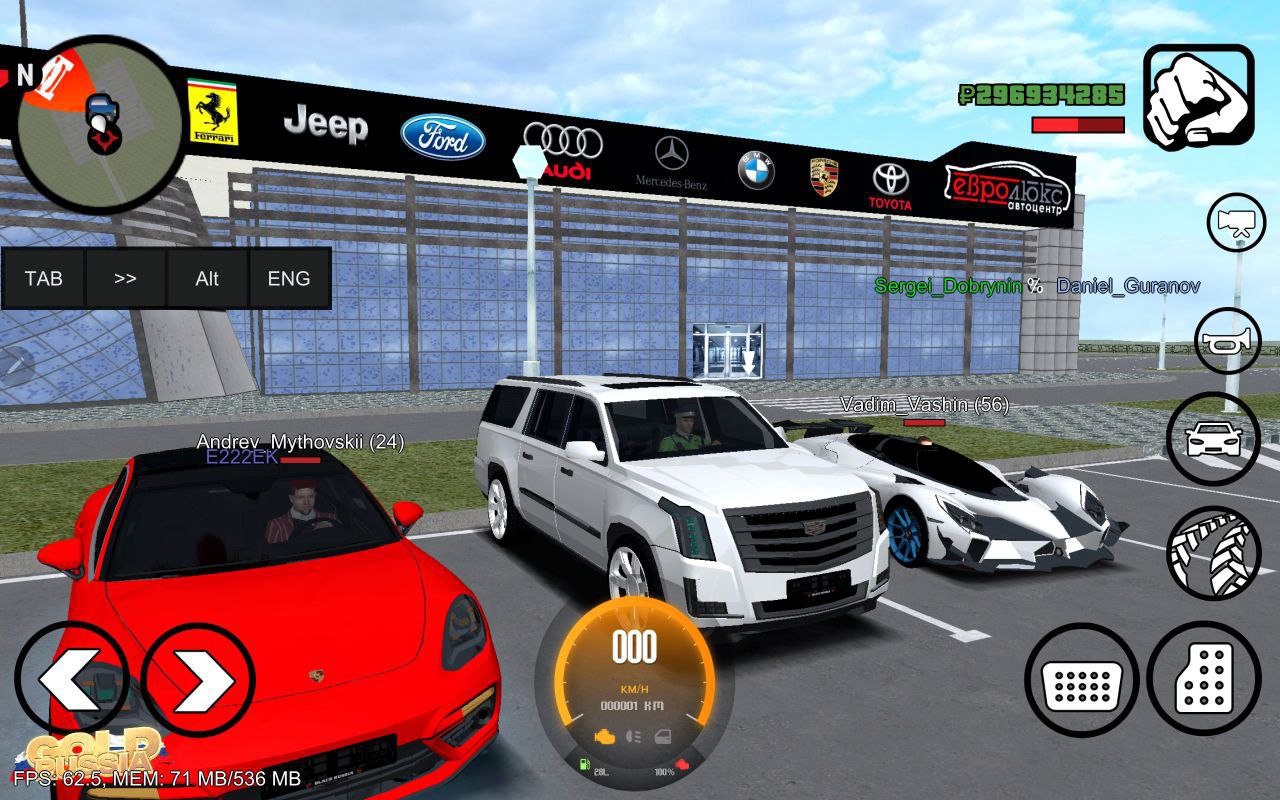Viewport: 1280px width, 800px height.
Task: Sound the horn button
Action: point(1228,341)
